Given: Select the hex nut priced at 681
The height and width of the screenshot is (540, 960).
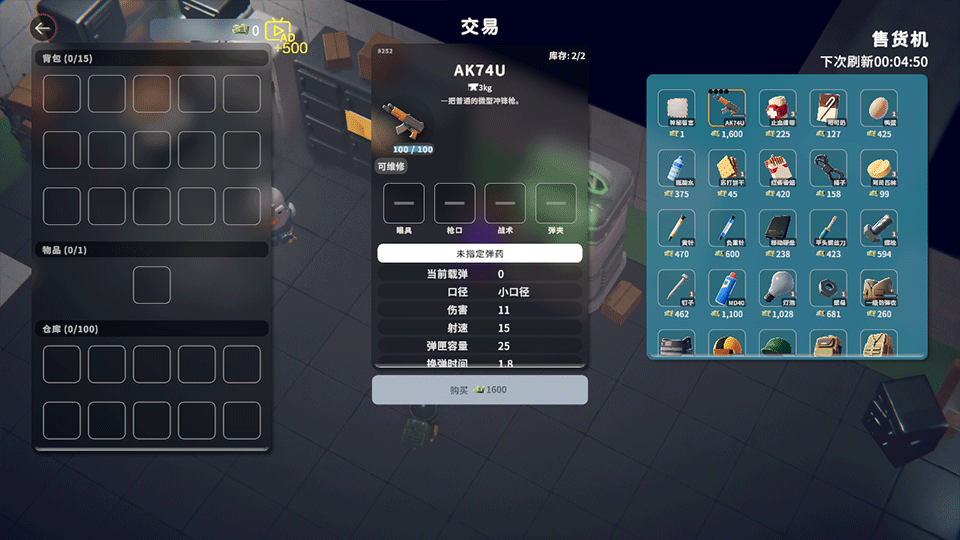Looking at the screenshot, I should coord(828,288).
